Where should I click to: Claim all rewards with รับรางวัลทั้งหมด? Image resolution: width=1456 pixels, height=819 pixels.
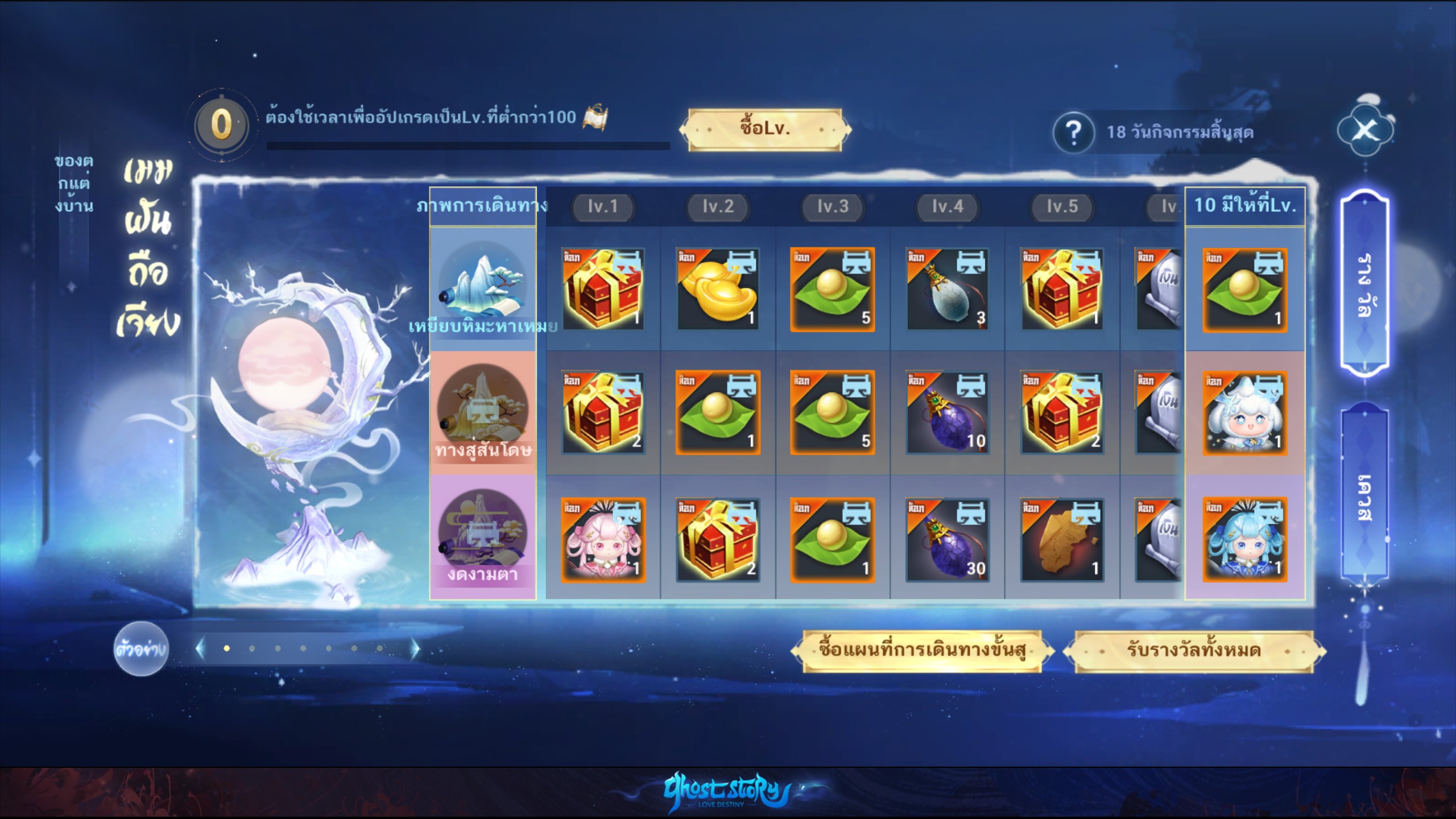1193,650
